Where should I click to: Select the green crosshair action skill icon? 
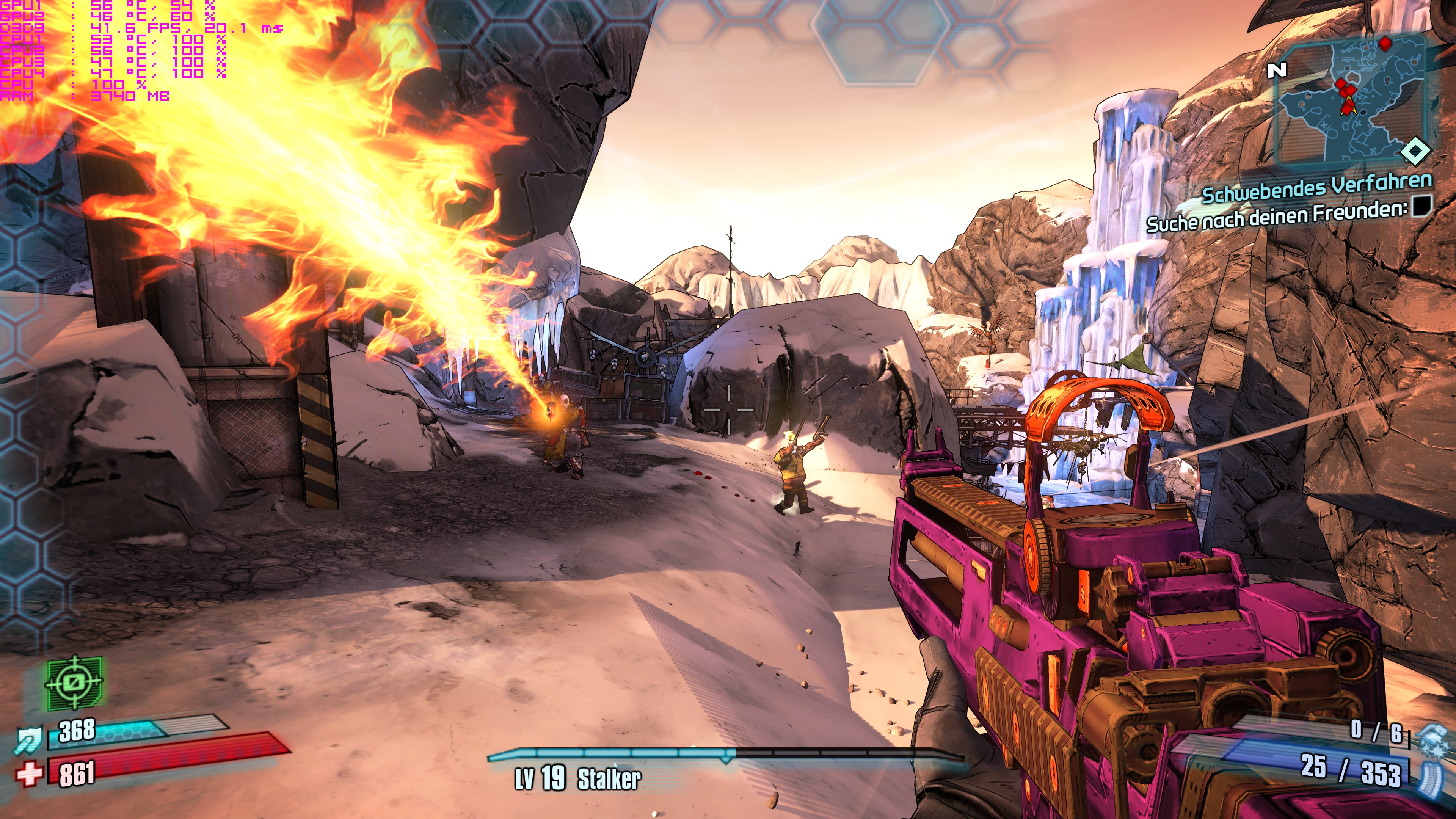coord(74,683)
